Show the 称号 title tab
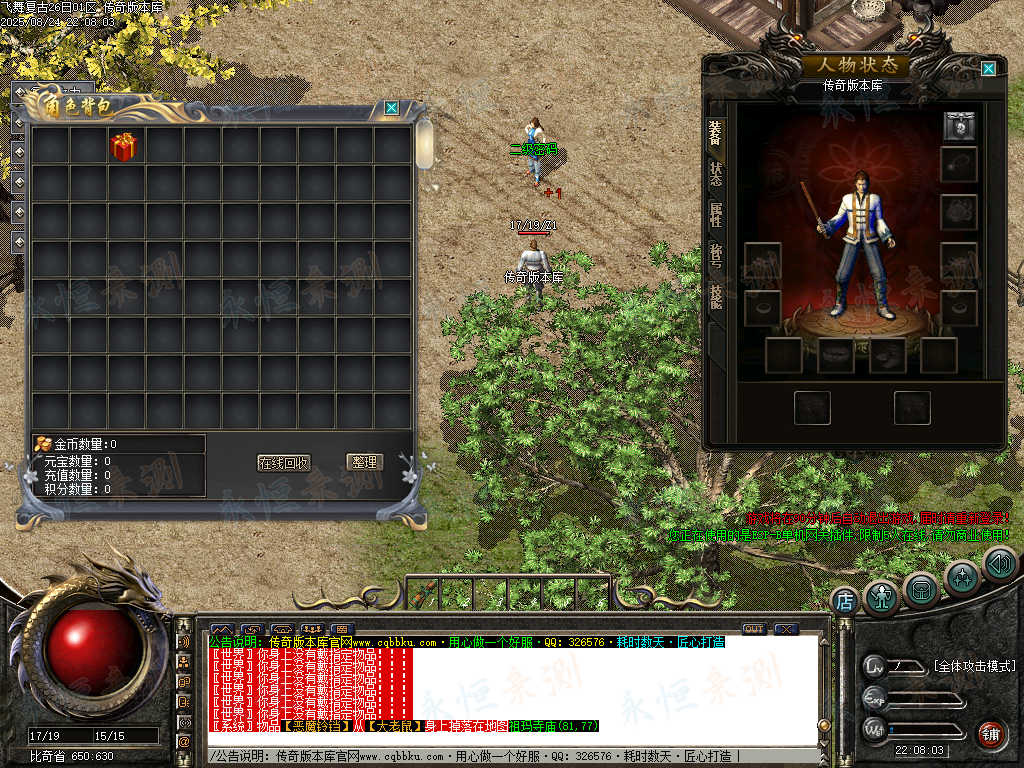1024x768 pixels. 716,254
